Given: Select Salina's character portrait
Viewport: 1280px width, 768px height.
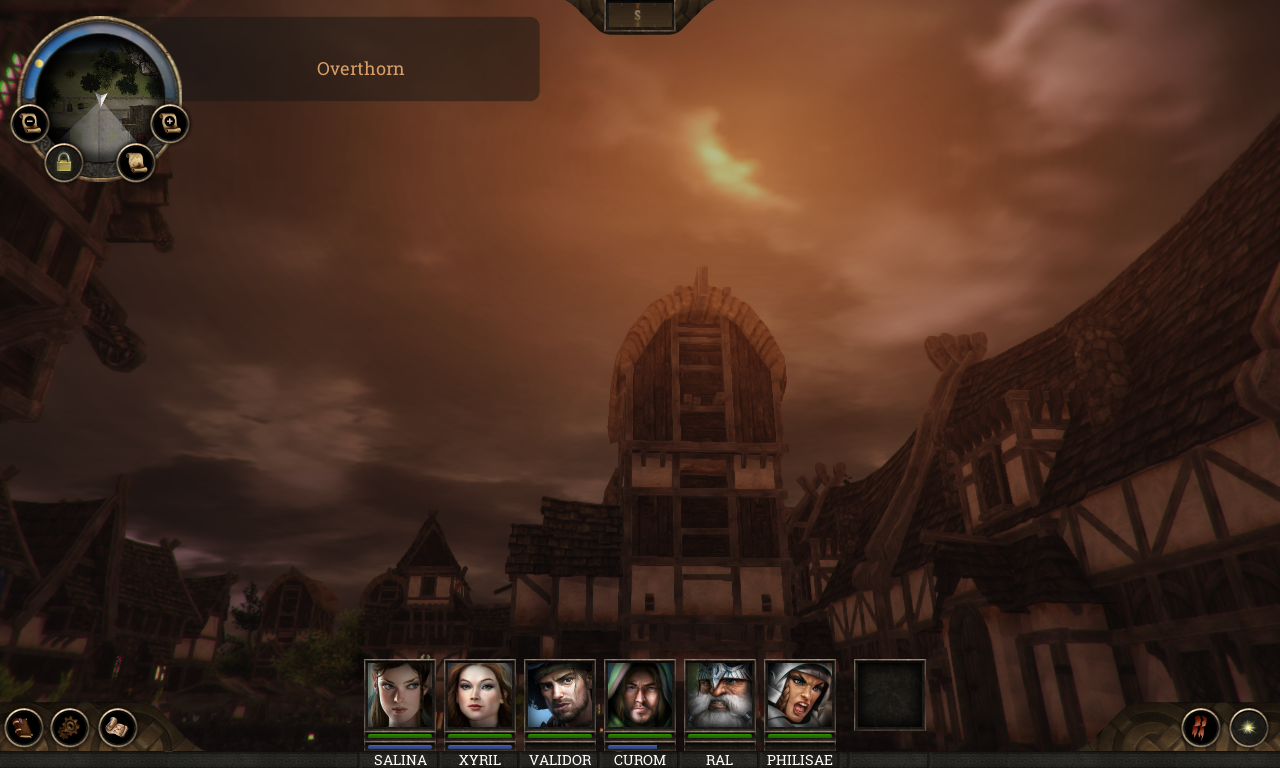Looking at the screenshot, I should [x=399, y=696].
